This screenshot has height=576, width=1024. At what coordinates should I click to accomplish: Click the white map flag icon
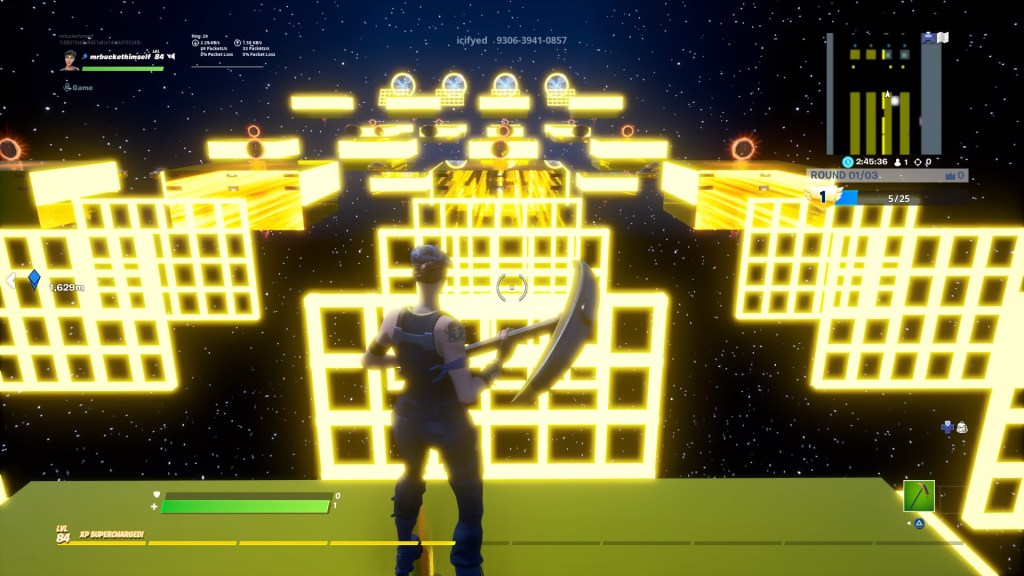pyautogui.click(x=942, y=38)
